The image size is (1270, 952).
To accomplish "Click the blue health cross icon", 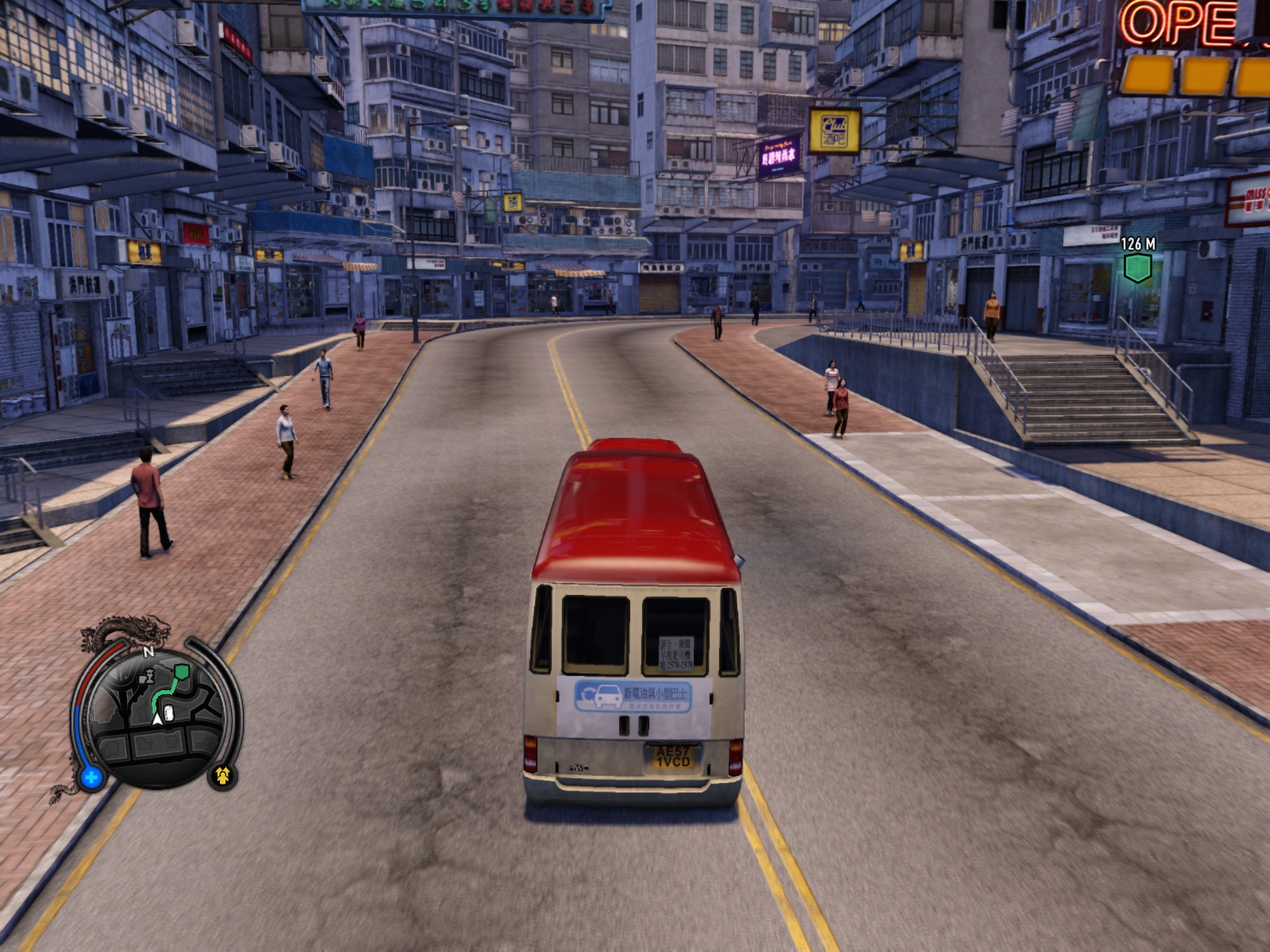I will tap(91, 777).
